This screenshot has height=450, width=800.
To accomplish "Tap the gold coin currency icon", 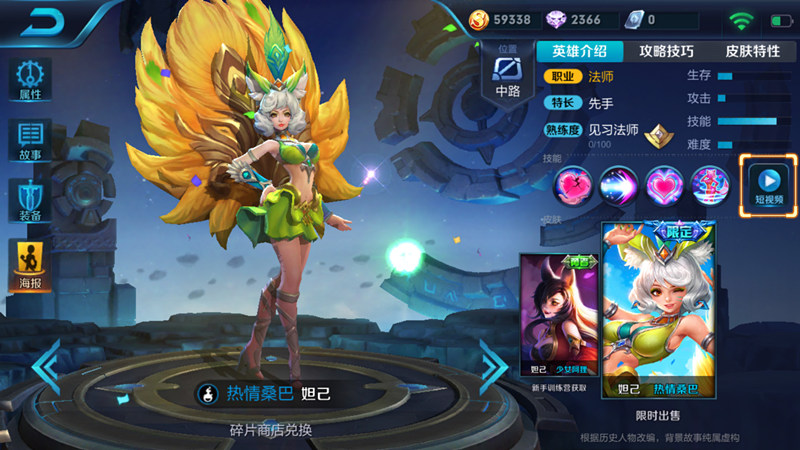I will tap(479, 19).
